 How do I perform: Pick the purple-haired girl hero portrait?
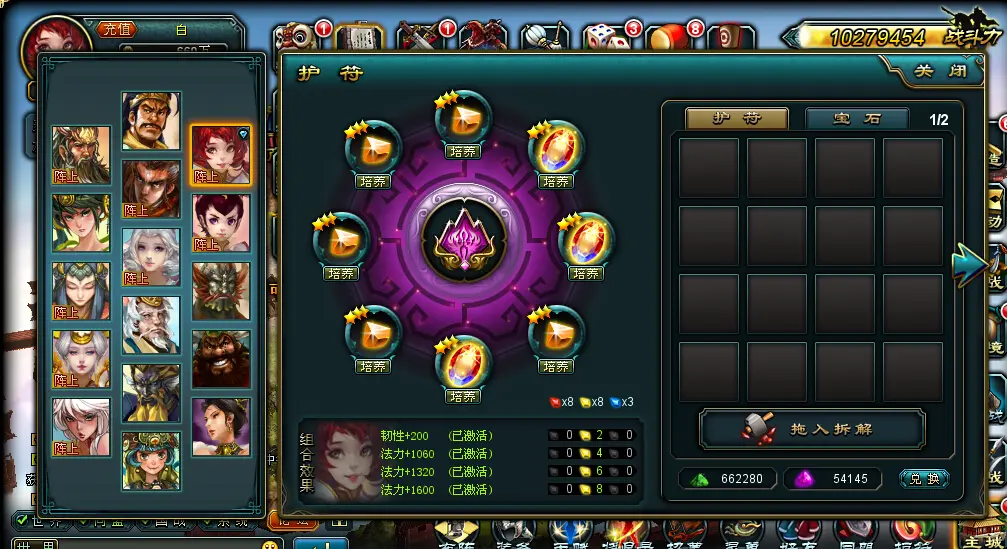click(x=221, y=223)
